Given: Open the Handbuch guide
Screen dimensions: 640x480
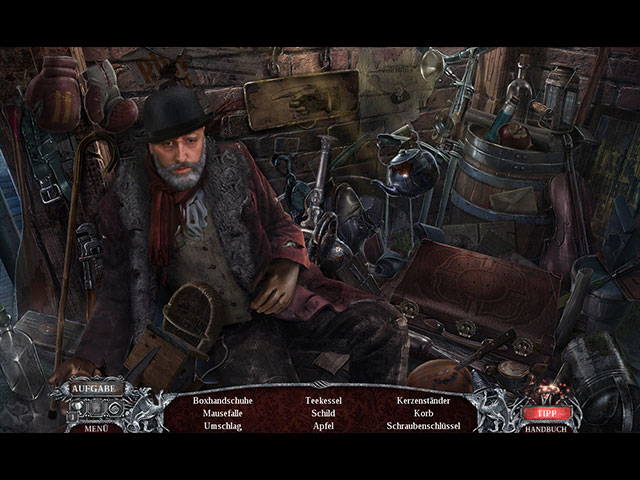Looking at the screenshot, I should pos(544,428).
